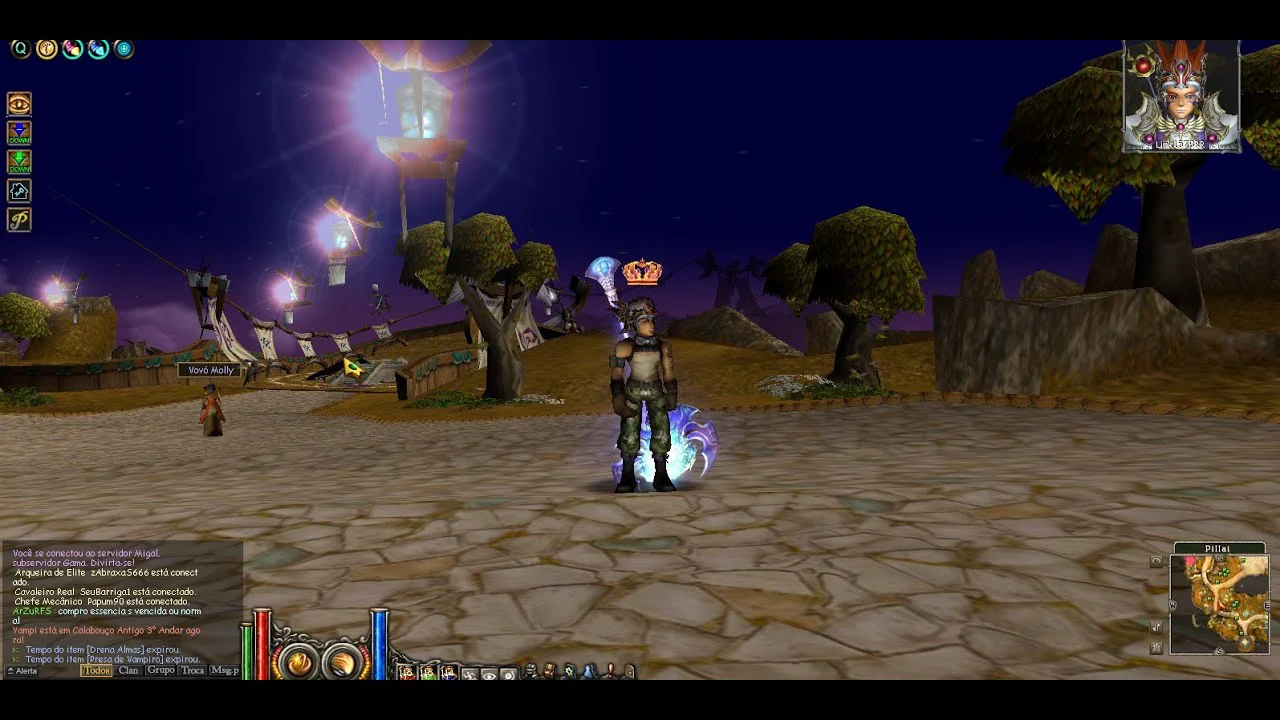1280x720 pixels.
Task: Show the Msg.p private message tab
Action: click(224, 671)
